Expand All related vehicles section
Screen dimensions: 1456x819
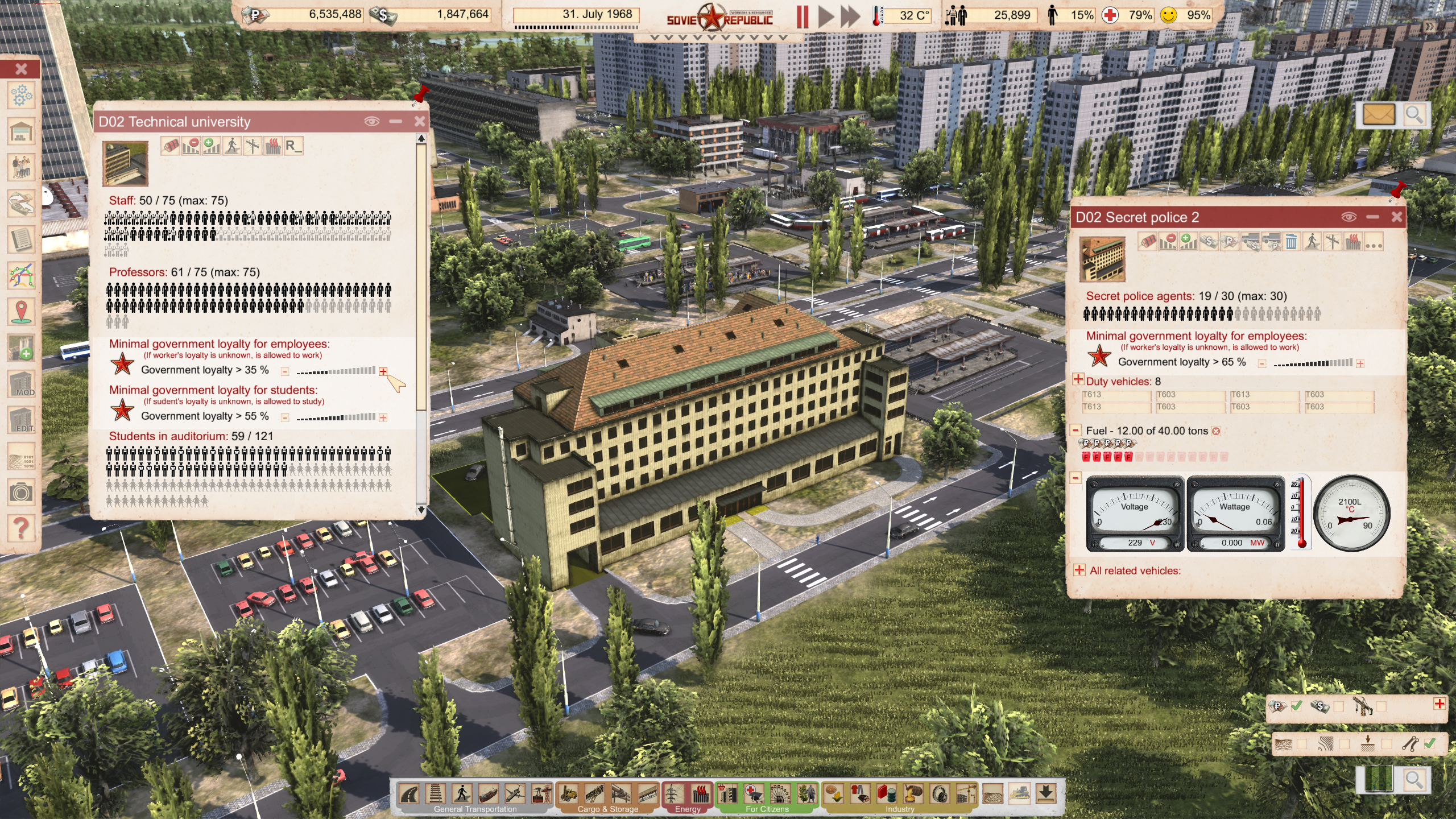click(x=1079, y=570)
